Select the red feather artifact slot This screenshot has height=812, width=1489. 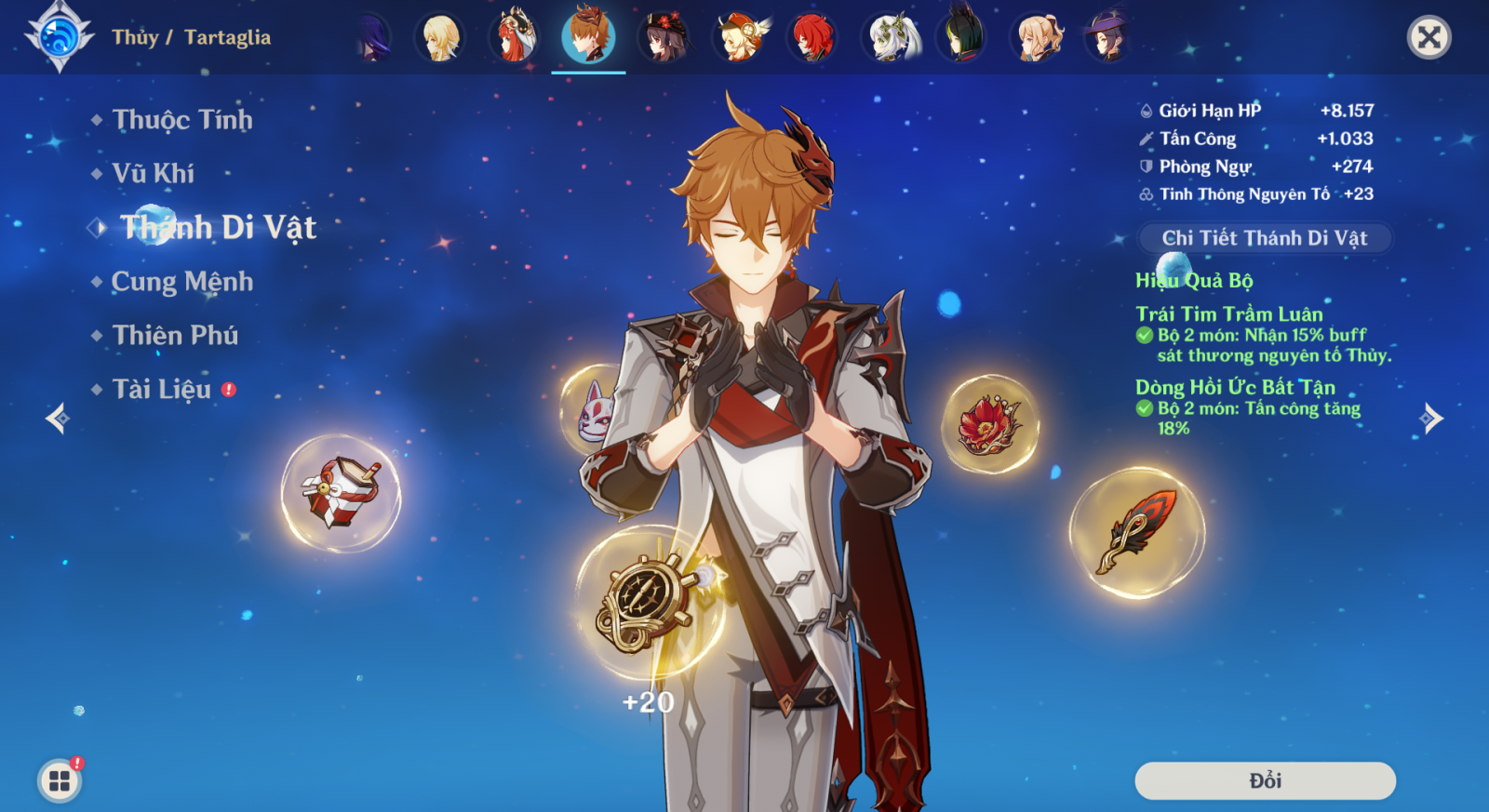pyautogui.click(x=1136, y=532)
